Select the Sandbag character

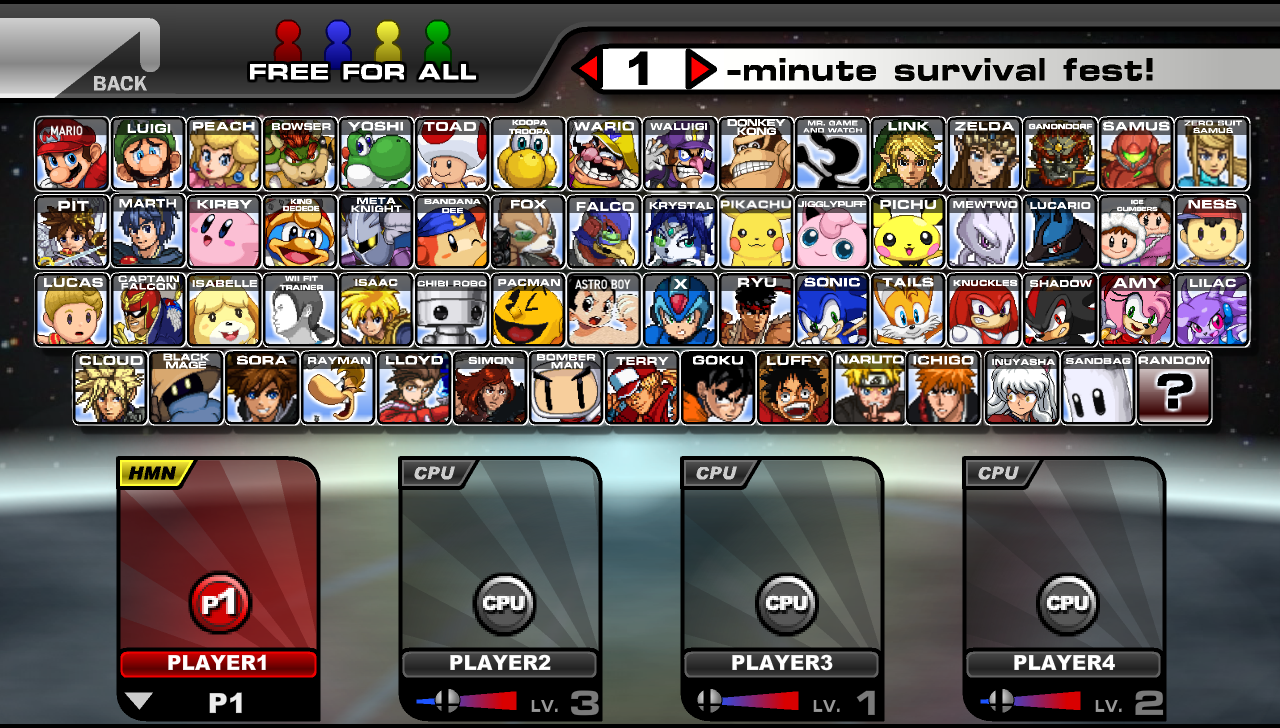[x=1098, y=388]
